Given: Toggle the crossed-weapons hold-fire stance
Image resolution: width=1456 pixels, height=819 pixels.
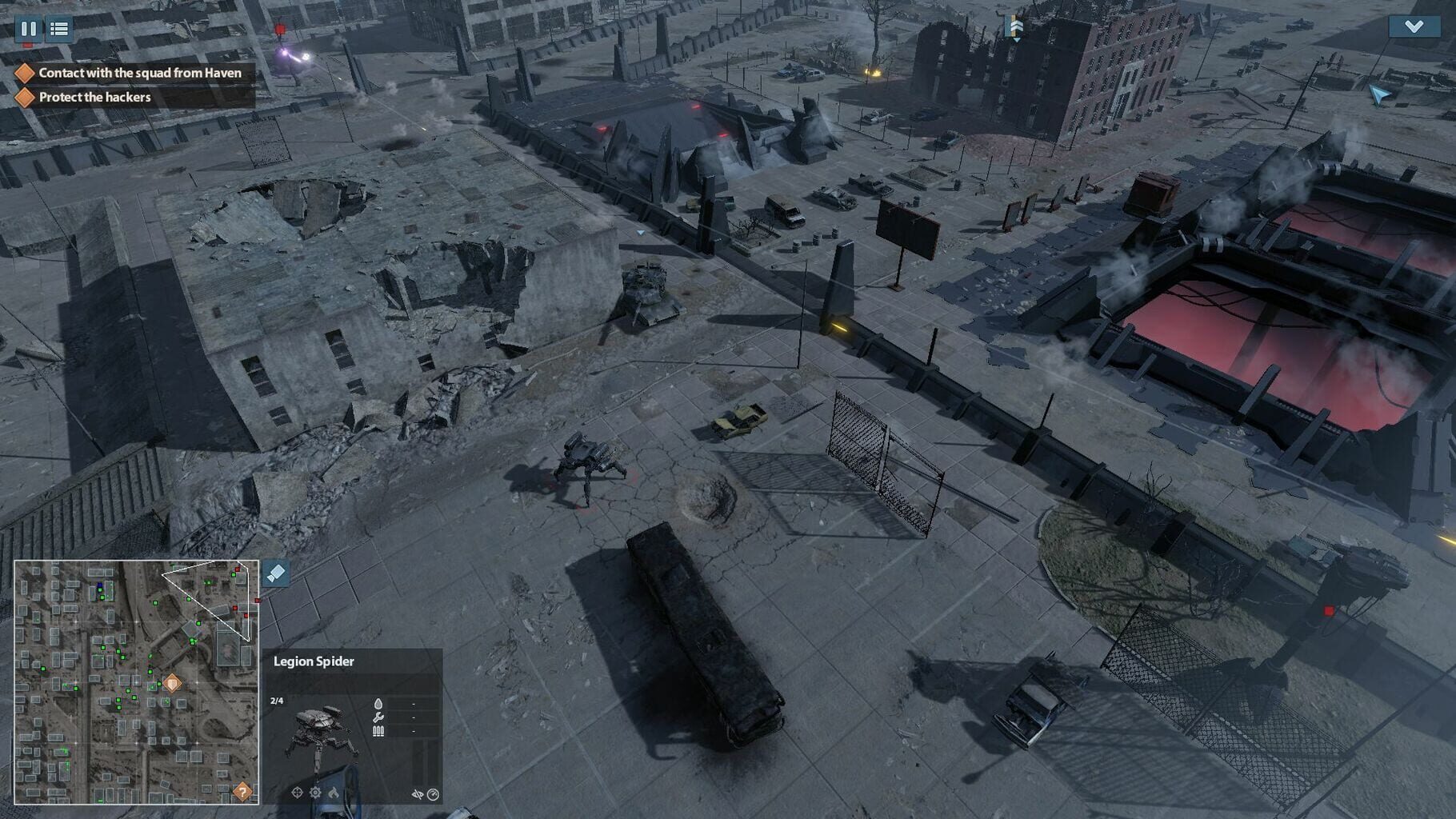Looking at the screenshot, I should 418,793.
